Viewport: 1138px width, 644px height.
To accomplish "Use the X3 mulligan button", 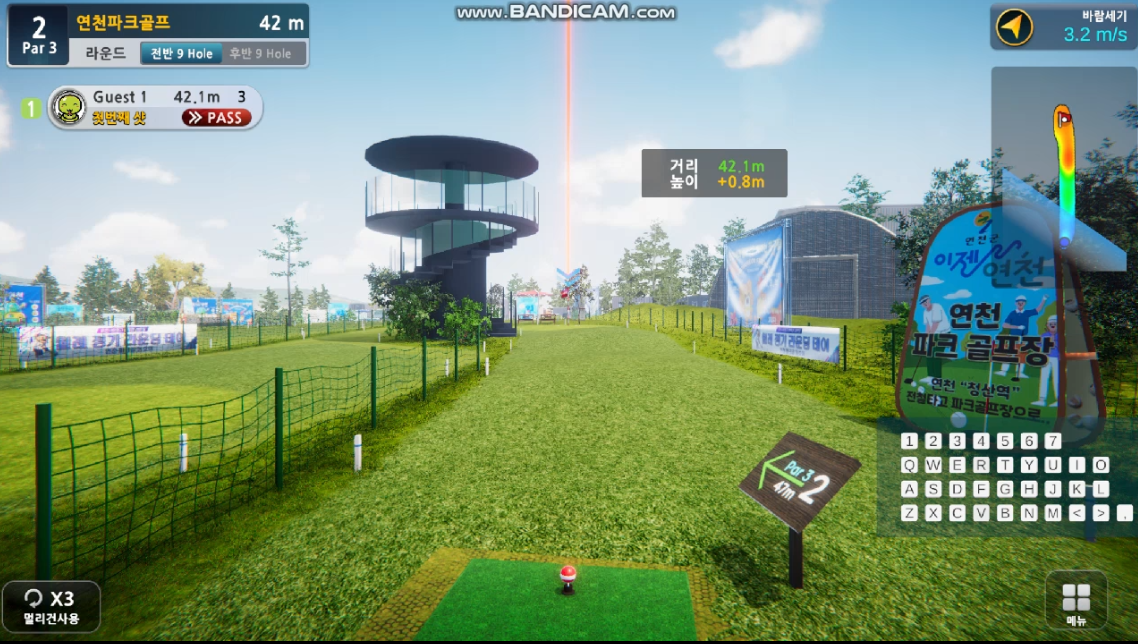I will tap(50, 605).
